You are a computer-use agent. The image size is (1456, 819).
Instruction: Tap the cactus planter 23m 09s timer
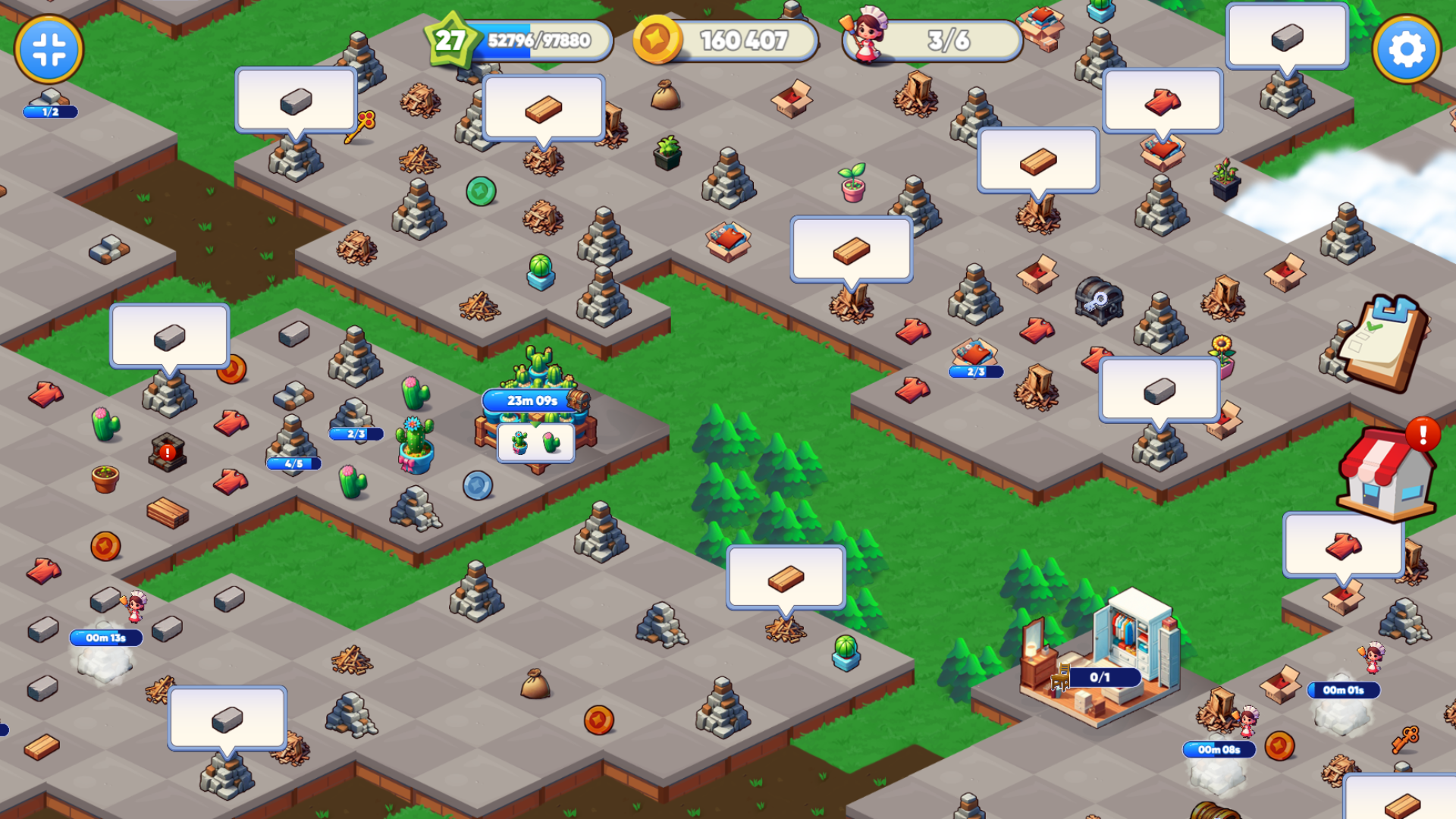point(533,400)
